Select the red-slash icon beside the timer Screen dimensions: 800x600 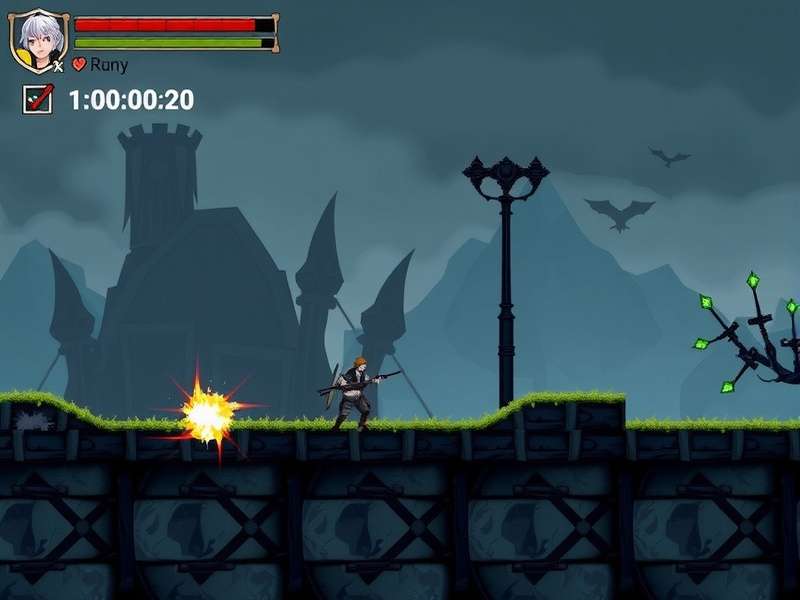(38, 99)
